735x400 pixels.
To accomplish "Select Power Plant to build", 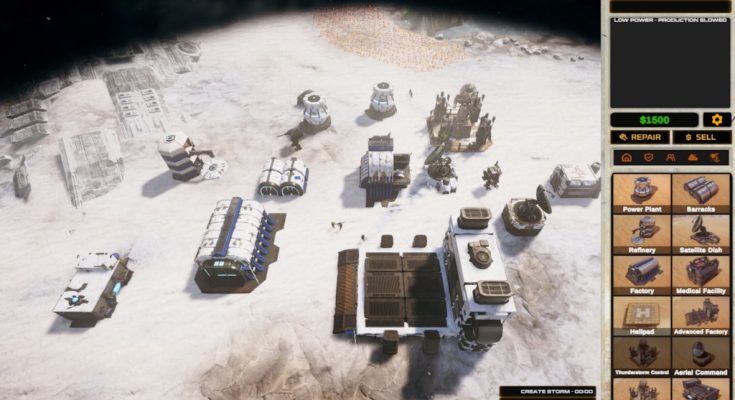I will [x=640, y=194].
